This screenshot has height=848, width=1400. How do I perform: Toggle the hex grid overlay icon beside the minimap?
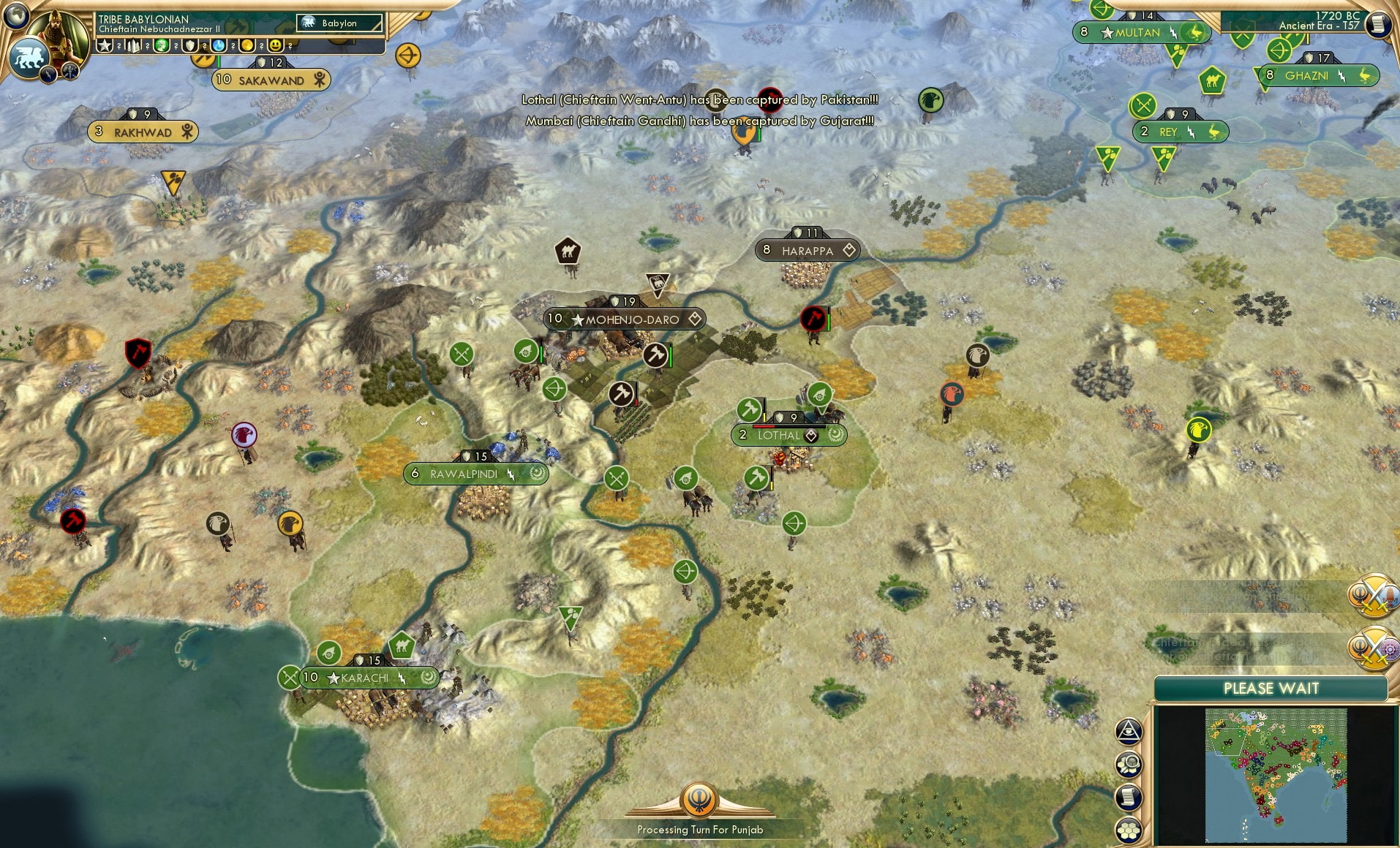[1129, 830]
